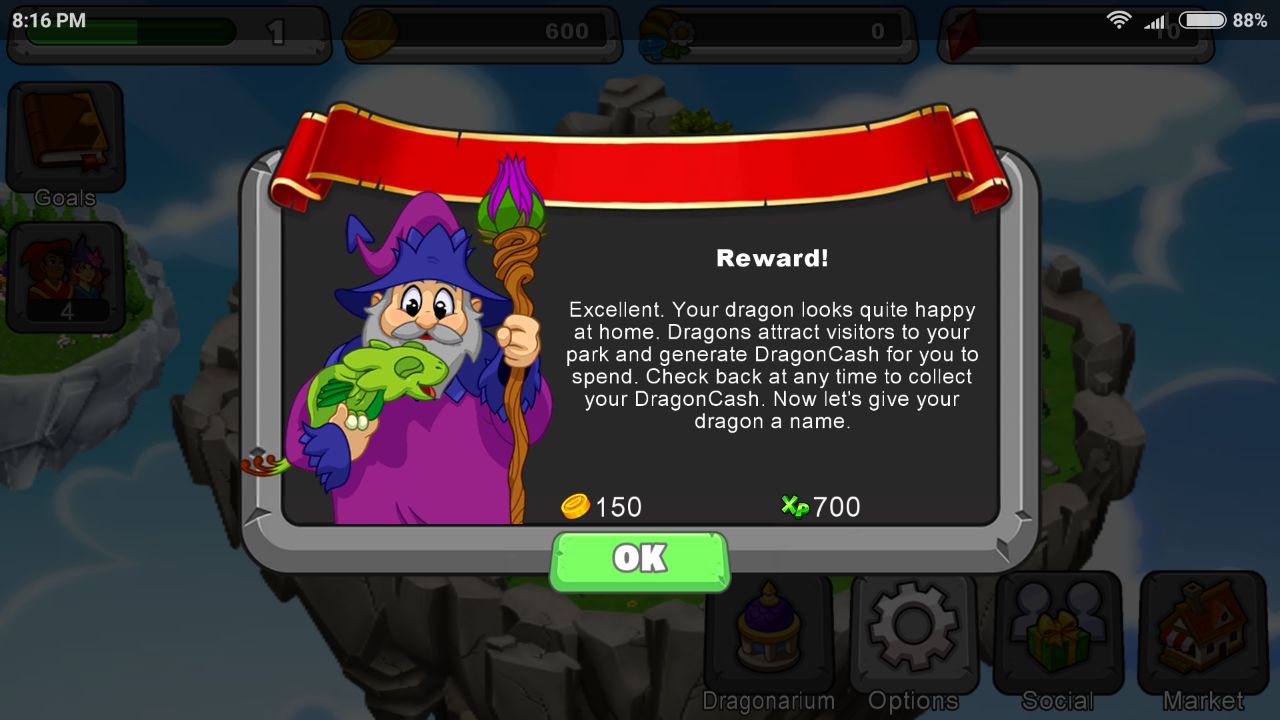Click the gold coin icon beside 150
Image resolution: width=1280 pixels, height=720 pixels.
[x=573, y=507]
